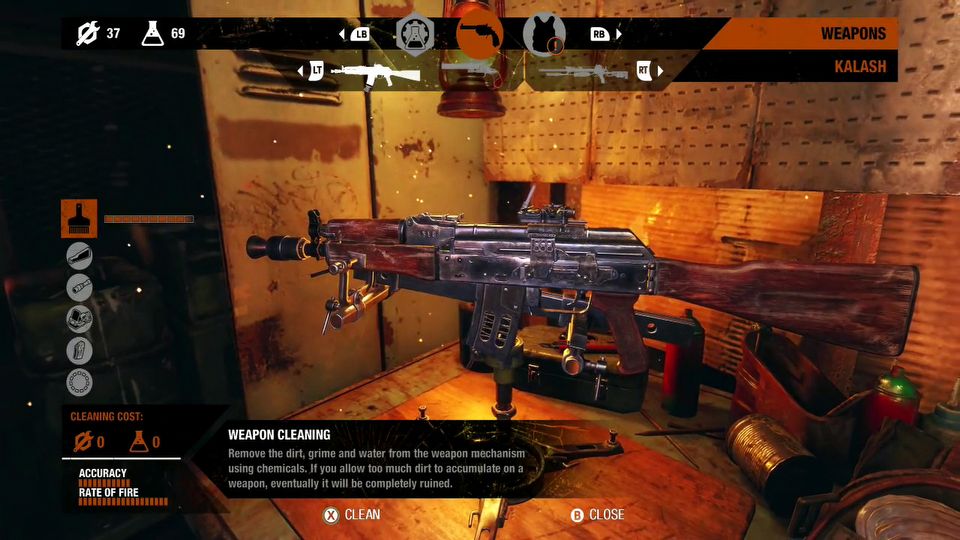Clean the weapon using the Clean option

point(351,515)
